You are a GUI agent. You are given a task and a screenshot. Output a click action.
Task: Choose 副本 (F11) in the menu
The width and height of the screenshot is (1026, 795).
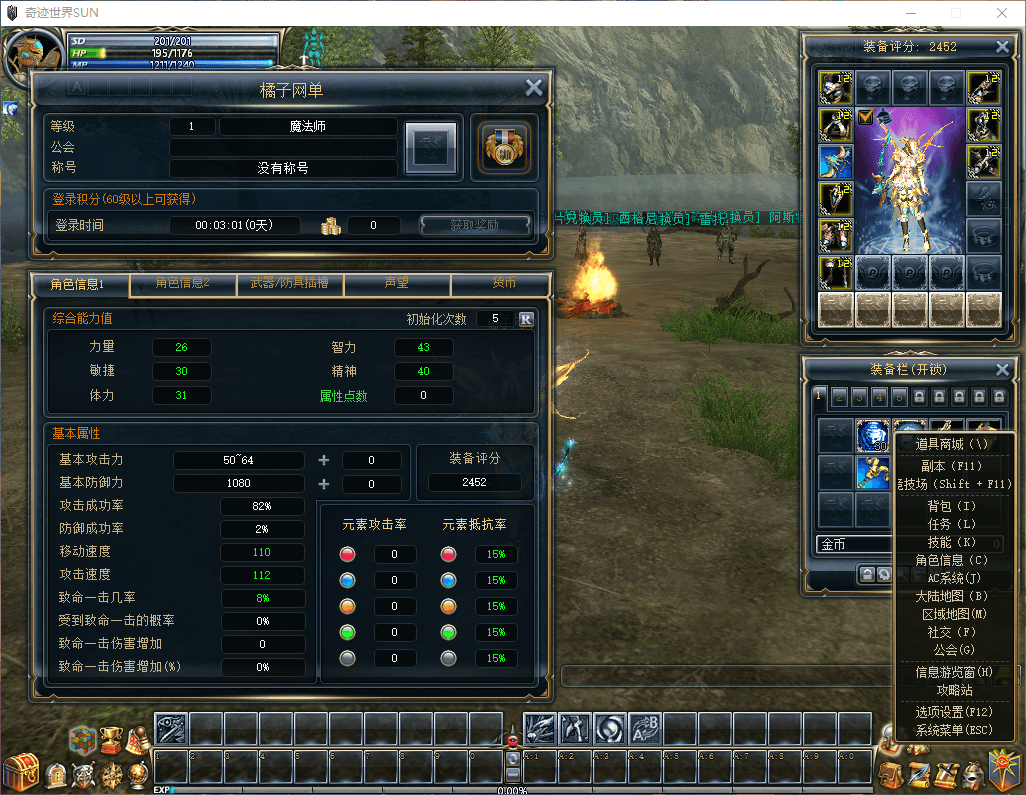click(x=953, y=466)
